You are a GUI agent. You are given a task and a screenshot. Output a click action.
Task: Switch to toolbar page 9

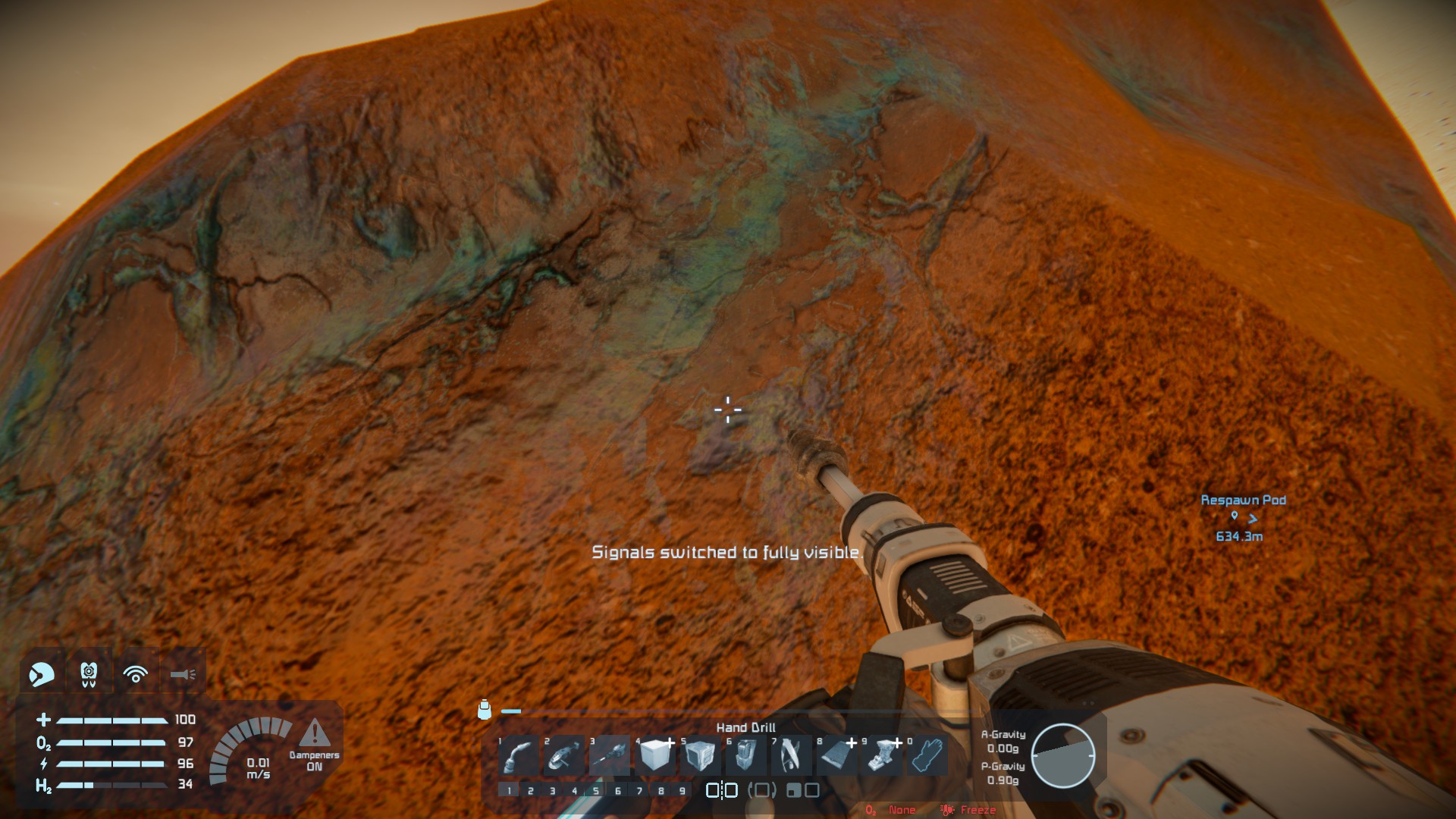tap(682, 791)
